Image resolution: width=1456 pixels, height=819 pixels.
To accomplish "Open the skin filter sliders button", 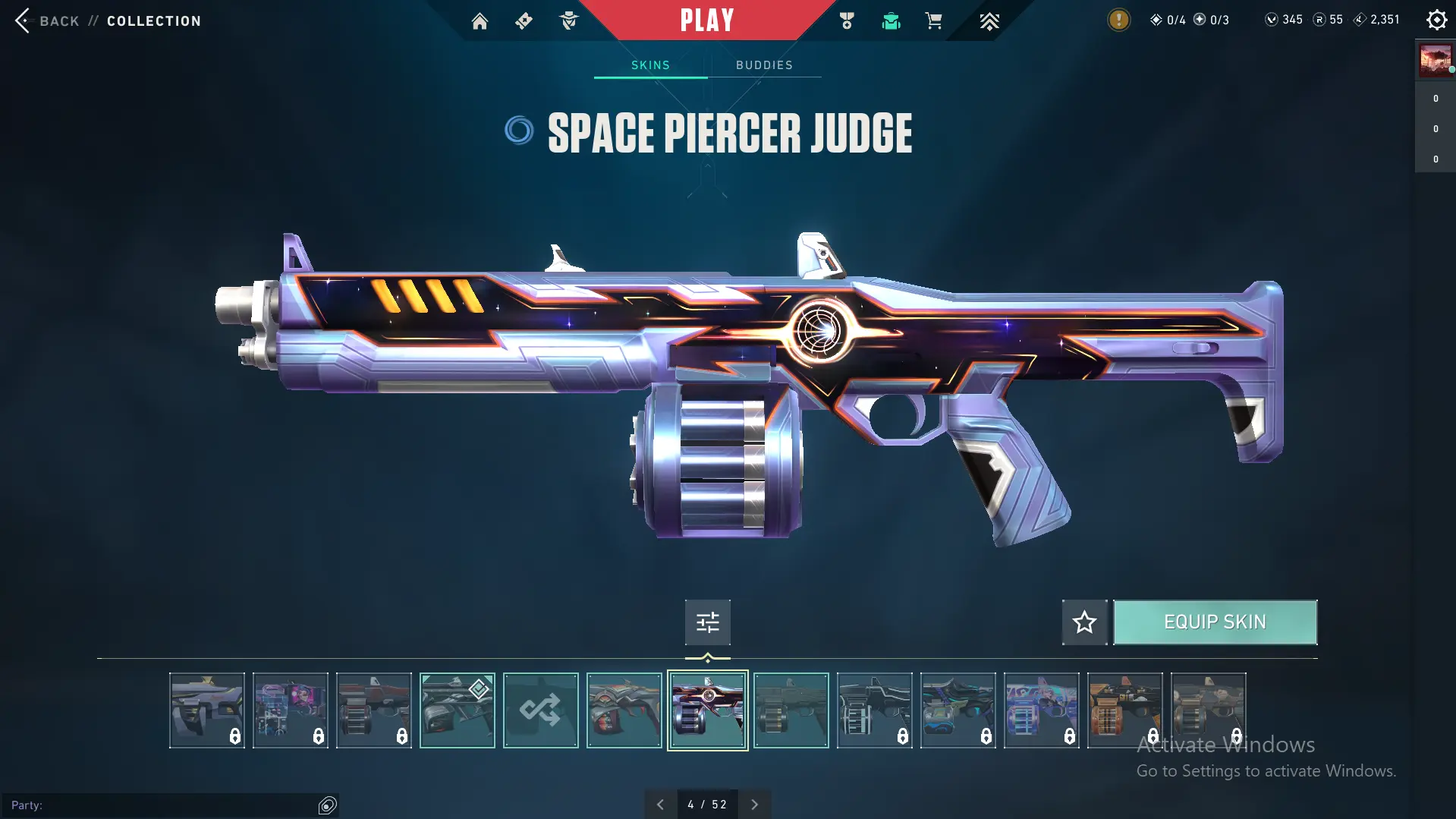I will (x=707, y=622).
